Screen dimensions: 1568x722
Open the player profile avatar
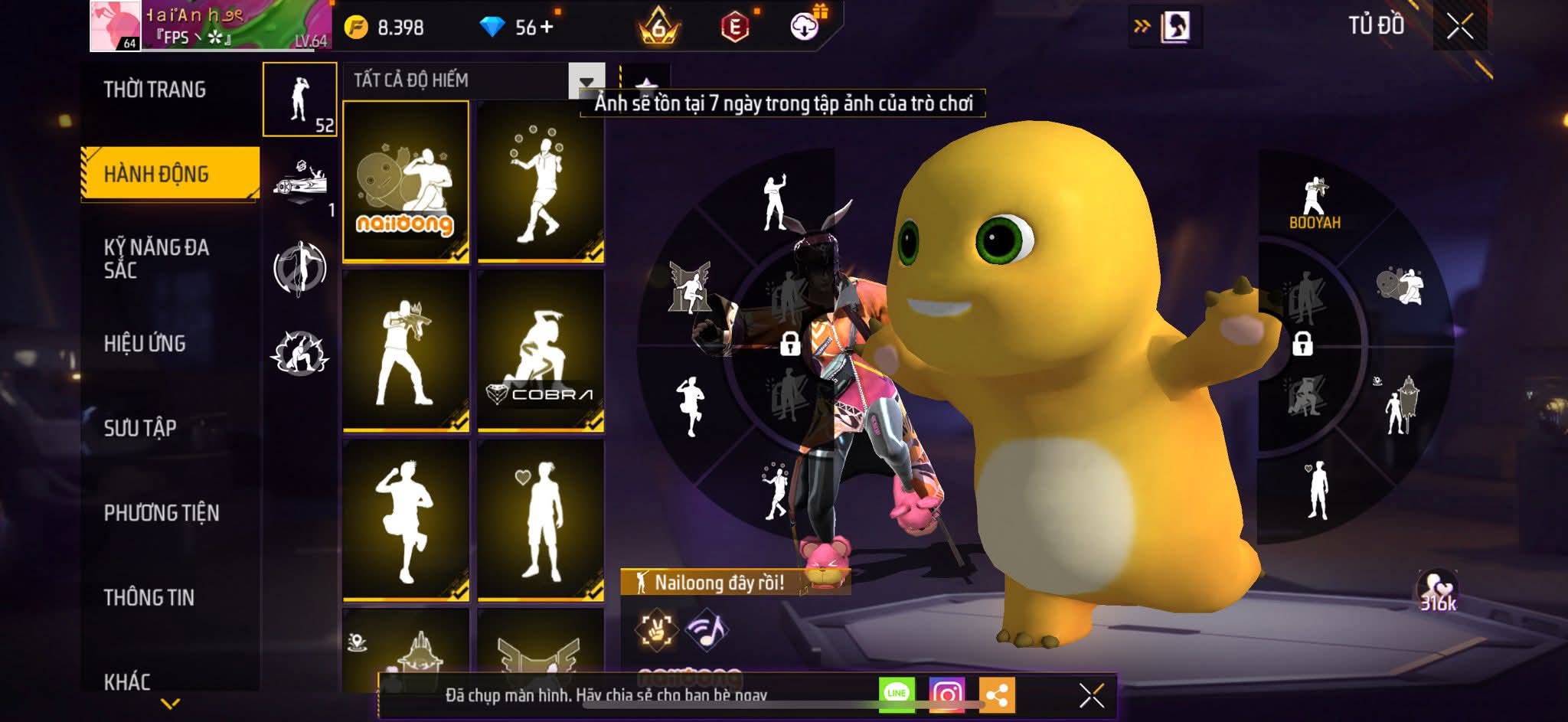(x=116, y=26)
